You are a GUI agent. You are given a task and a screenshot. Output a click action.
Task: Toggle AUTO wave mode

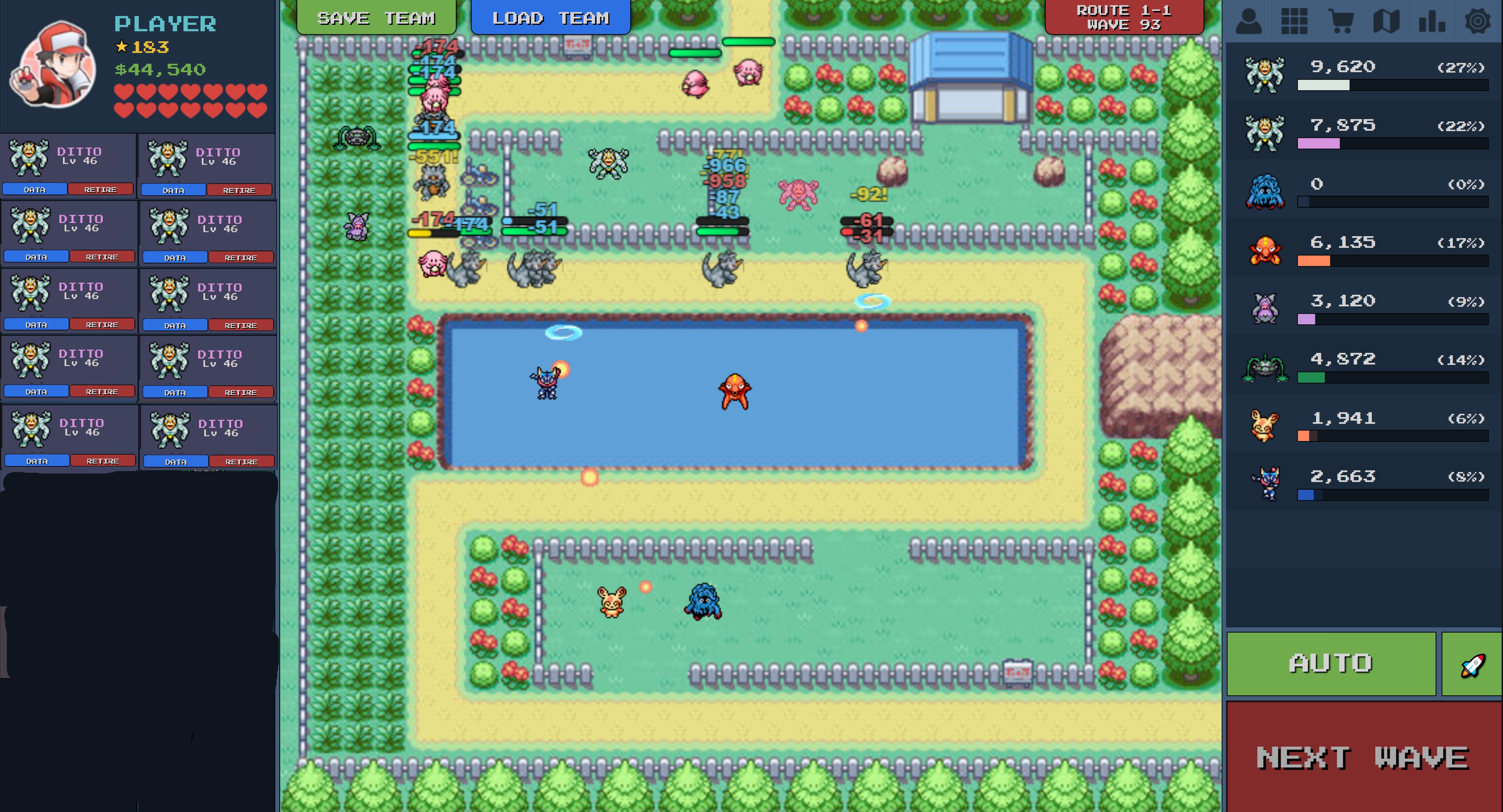point(1330,663)
